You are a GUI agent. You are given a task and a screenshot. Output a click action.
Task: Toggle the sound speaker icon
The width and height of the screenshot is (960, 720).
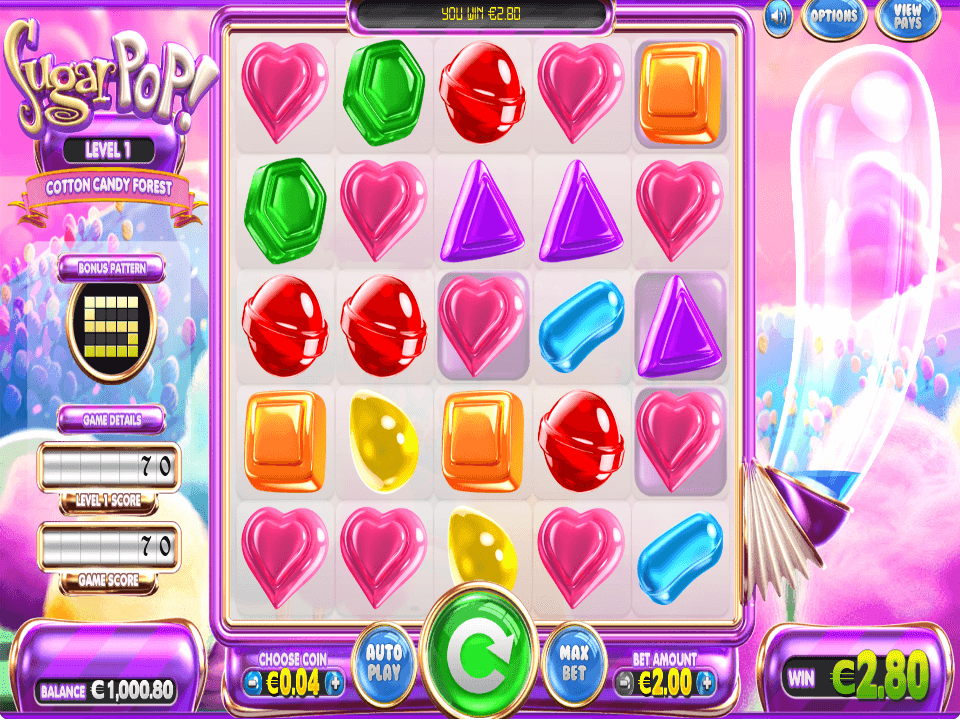click(779, 17)
